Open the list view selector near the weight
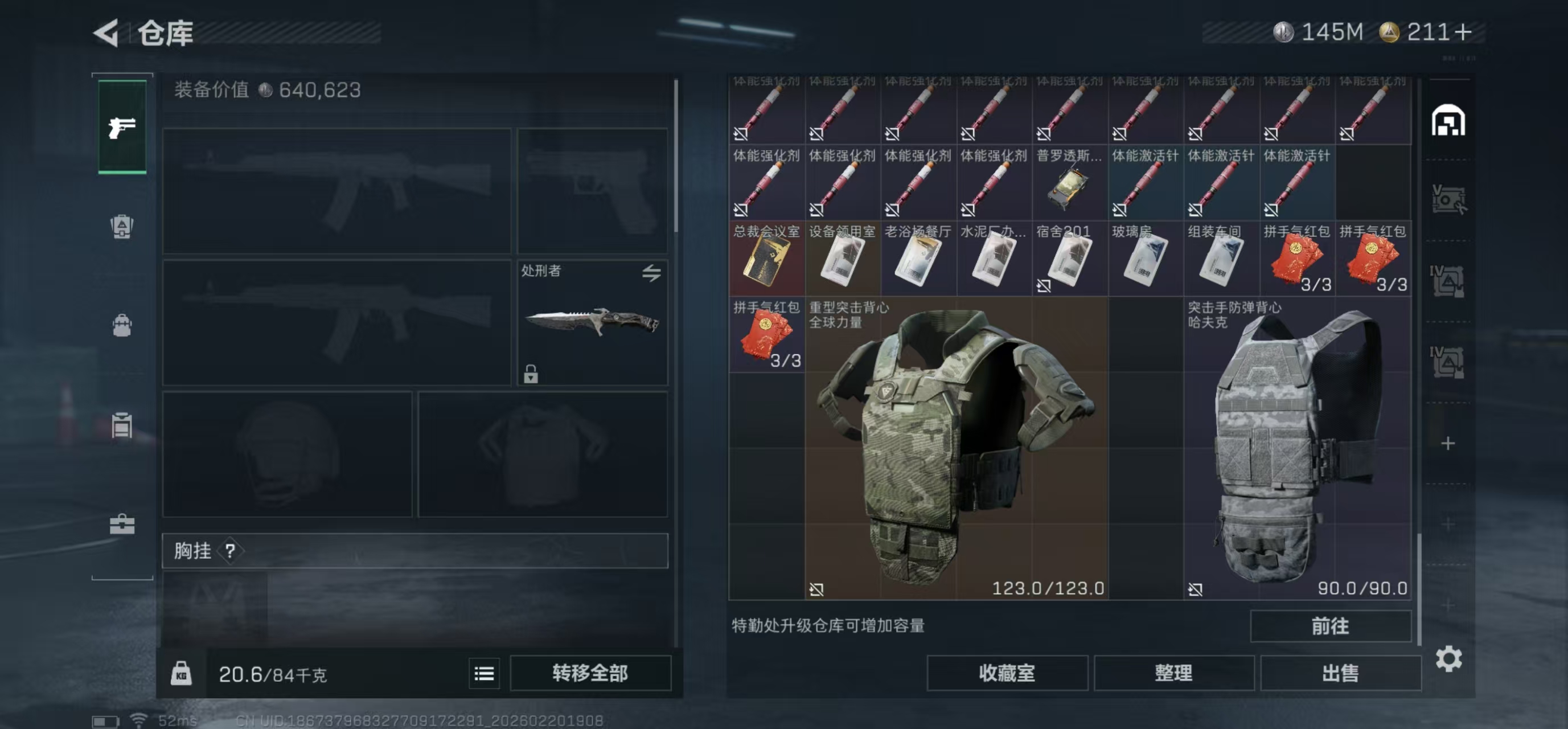This screenshot has height=729, width=1568. coord(484,673)
